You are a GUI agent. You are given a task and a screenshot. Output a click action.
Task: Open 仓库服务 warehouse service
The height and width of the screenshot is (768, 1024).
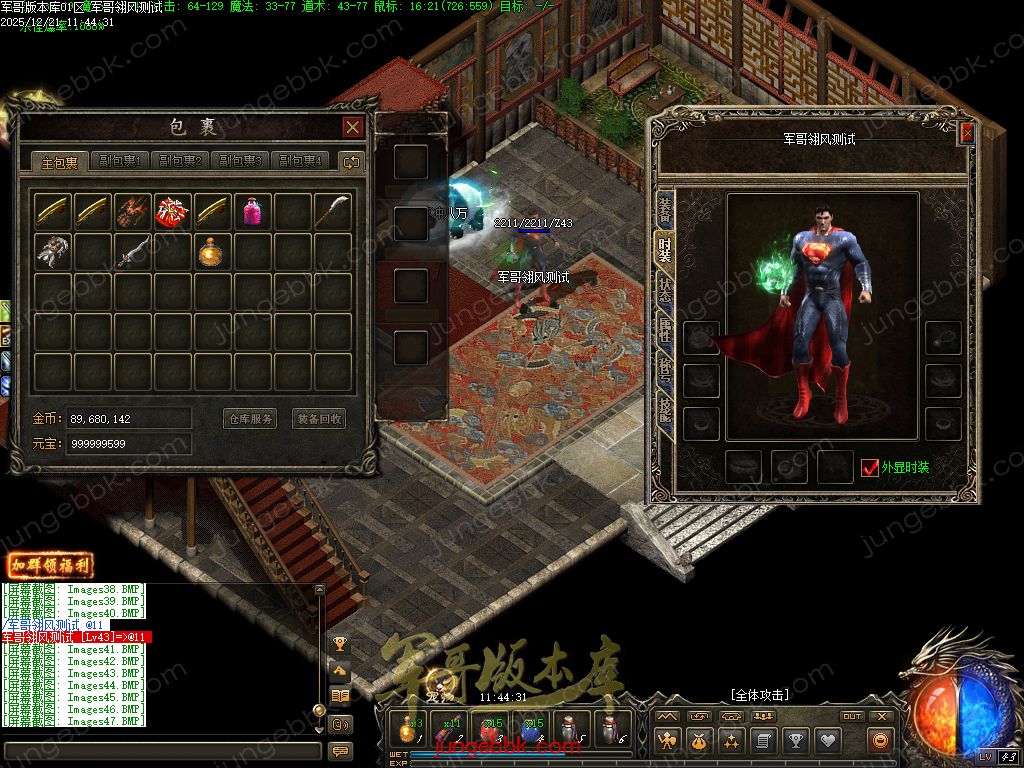(249, 419)
